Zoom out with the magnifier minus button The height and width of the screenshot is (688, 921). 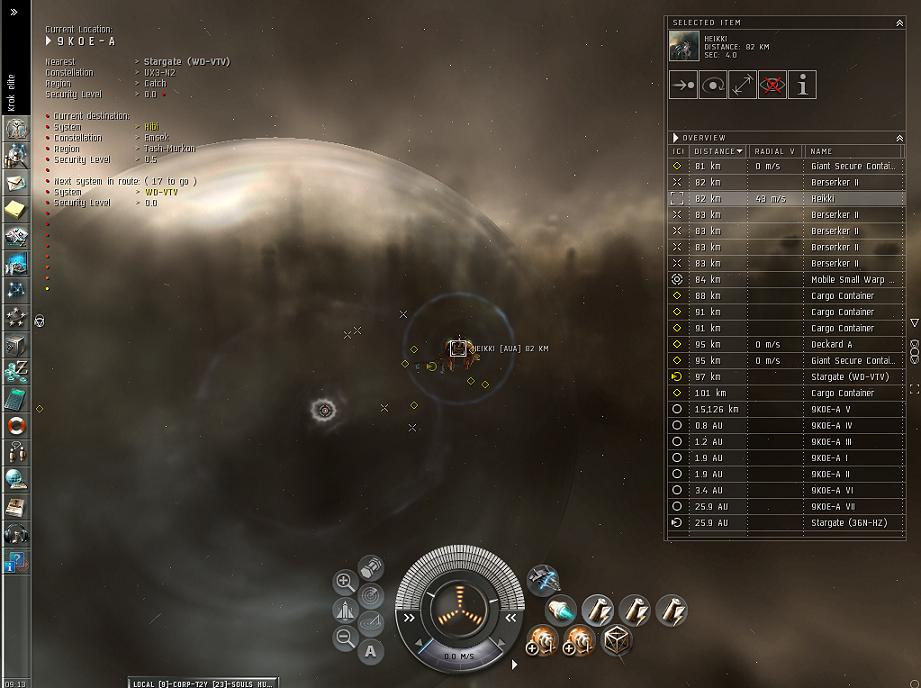coord(344,636)
